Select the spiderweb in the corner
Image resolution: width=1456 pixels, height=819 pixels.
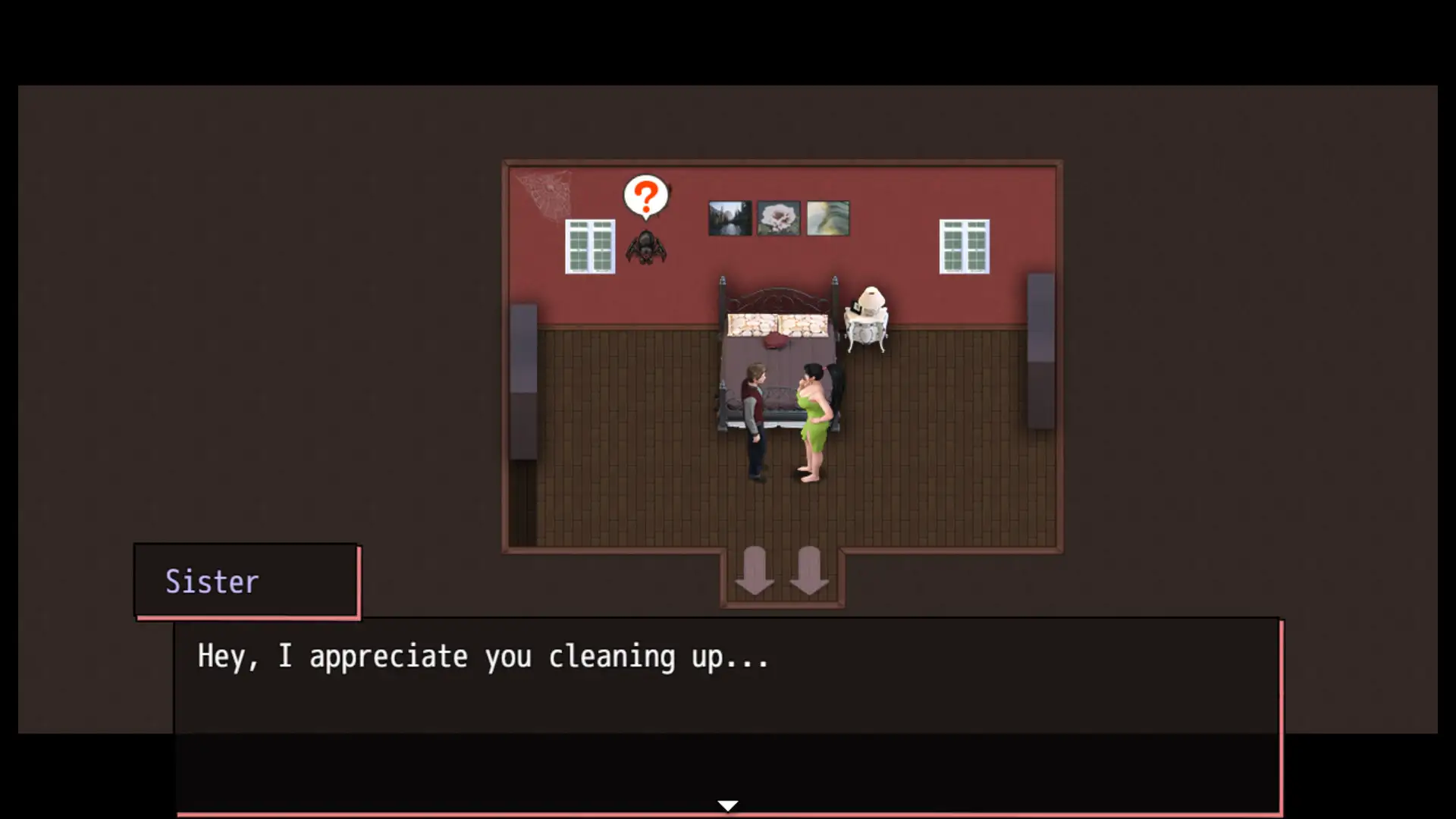543,190
